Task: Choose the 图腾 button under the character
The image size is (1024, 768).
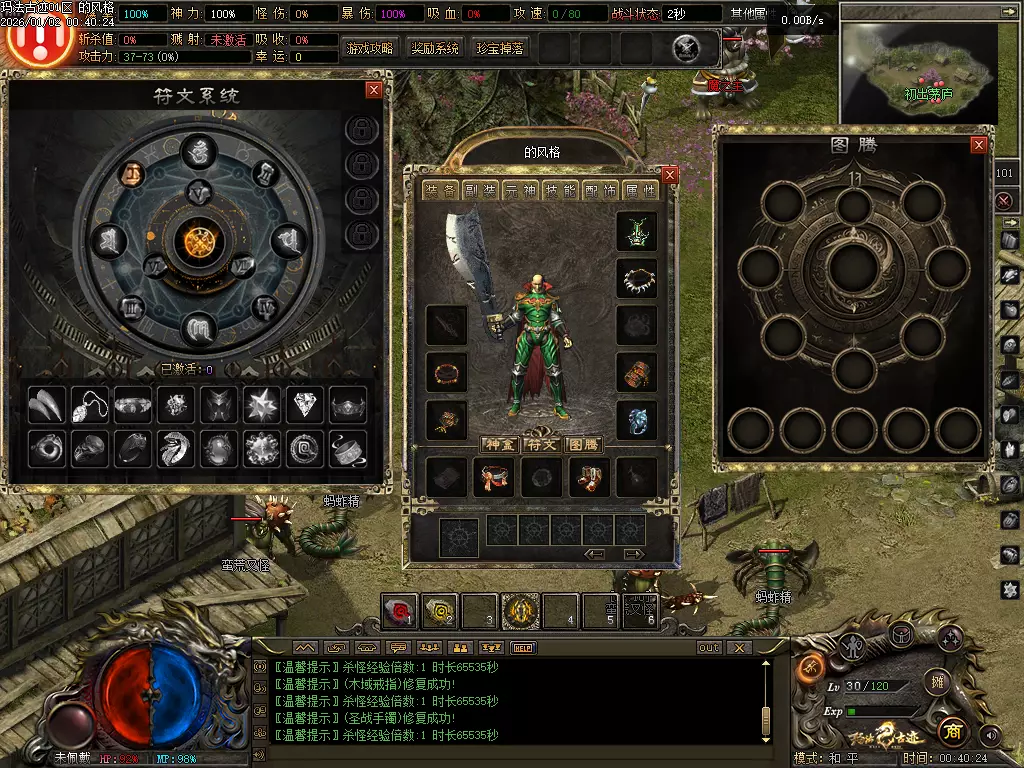Action: click(x=583, y=444)
